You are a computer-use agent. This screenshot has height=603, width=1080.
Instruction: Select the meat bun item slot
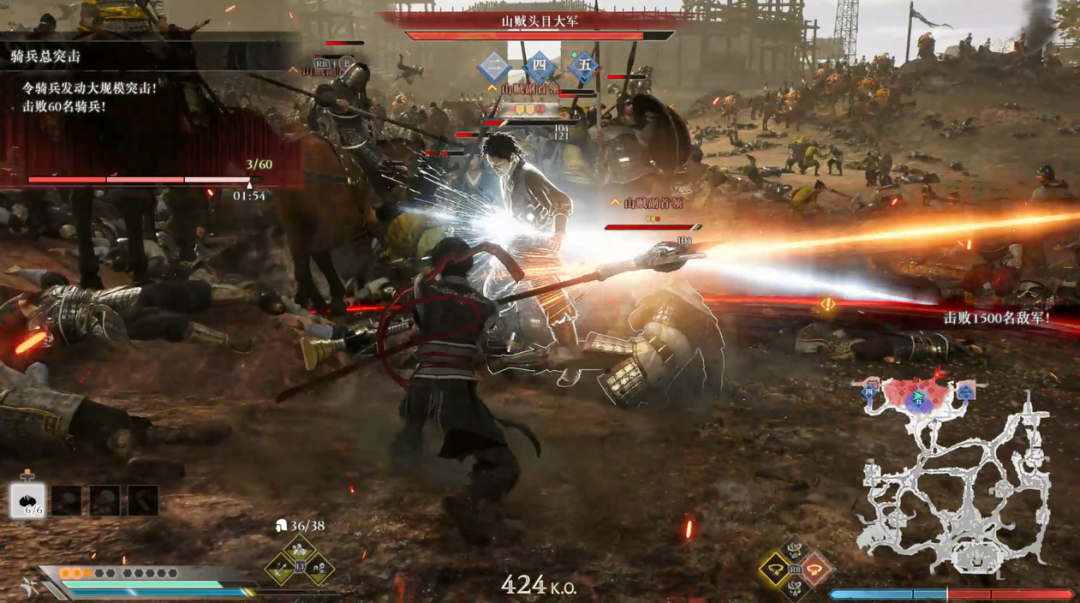pos(28,500)
